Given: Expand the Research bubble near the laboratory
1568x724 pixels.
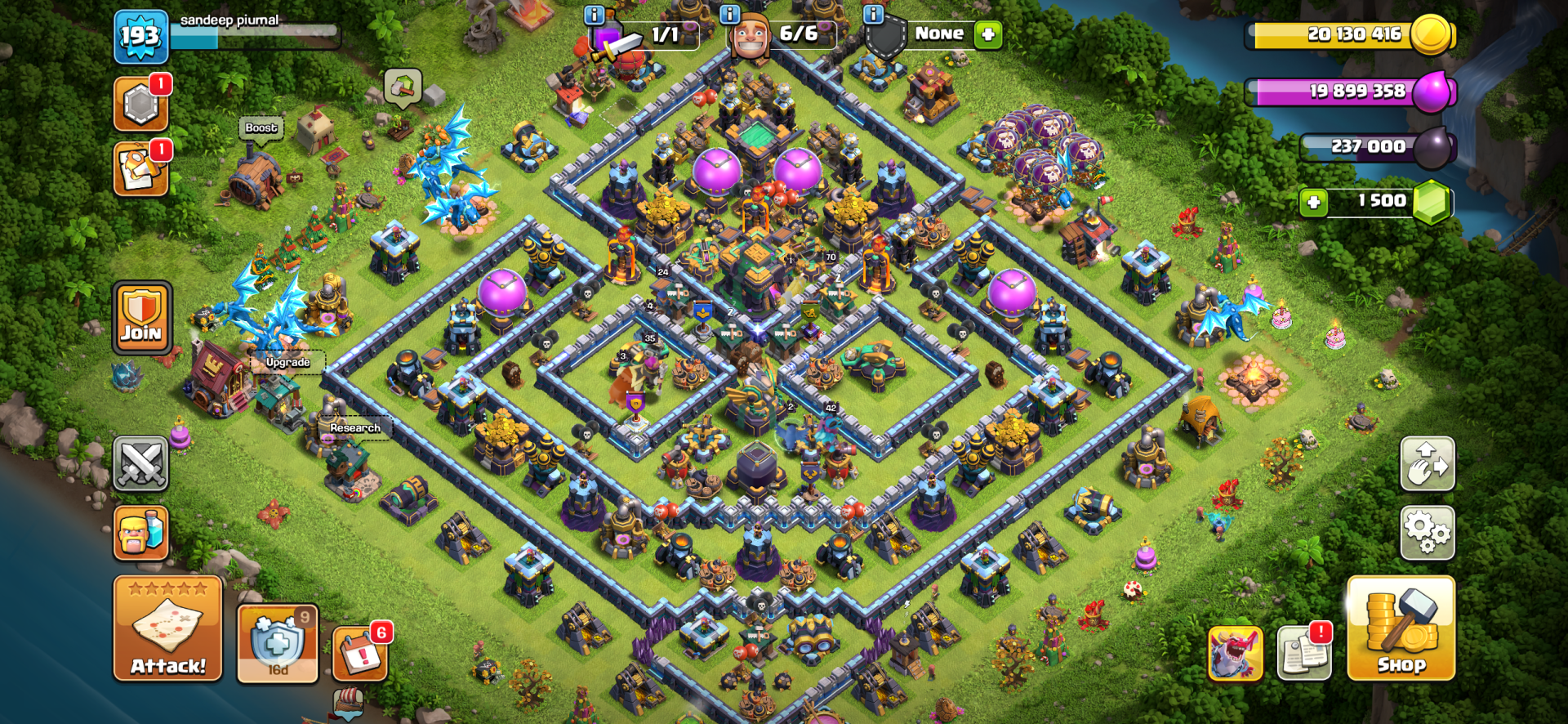Looking at the screenshot, I should click(x=354, y=427).
